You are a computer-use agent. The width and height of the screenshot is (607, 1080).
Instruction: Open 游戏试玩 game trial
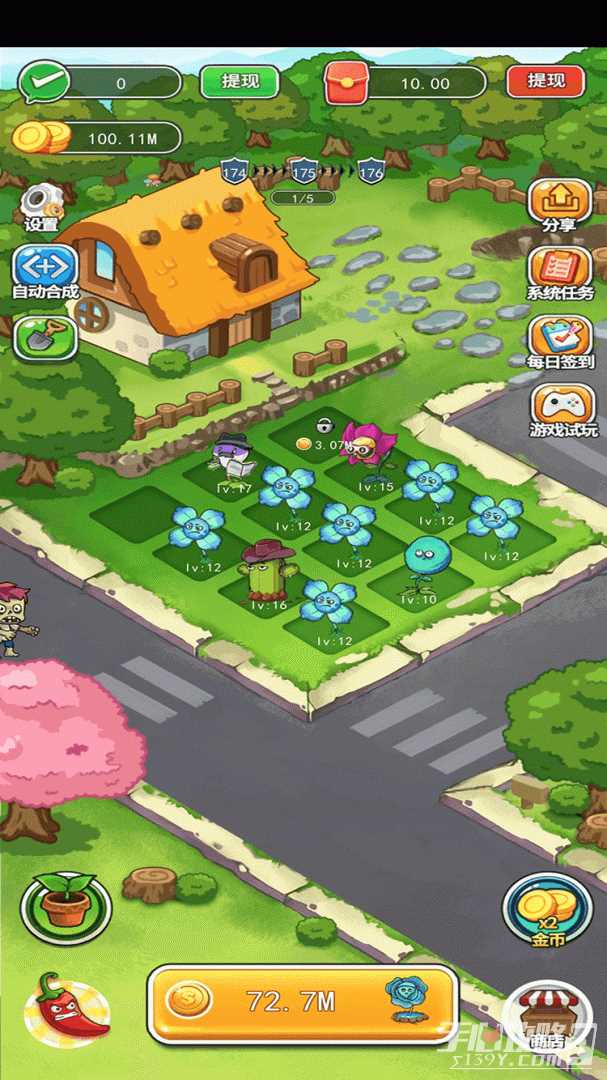[560, 410]
